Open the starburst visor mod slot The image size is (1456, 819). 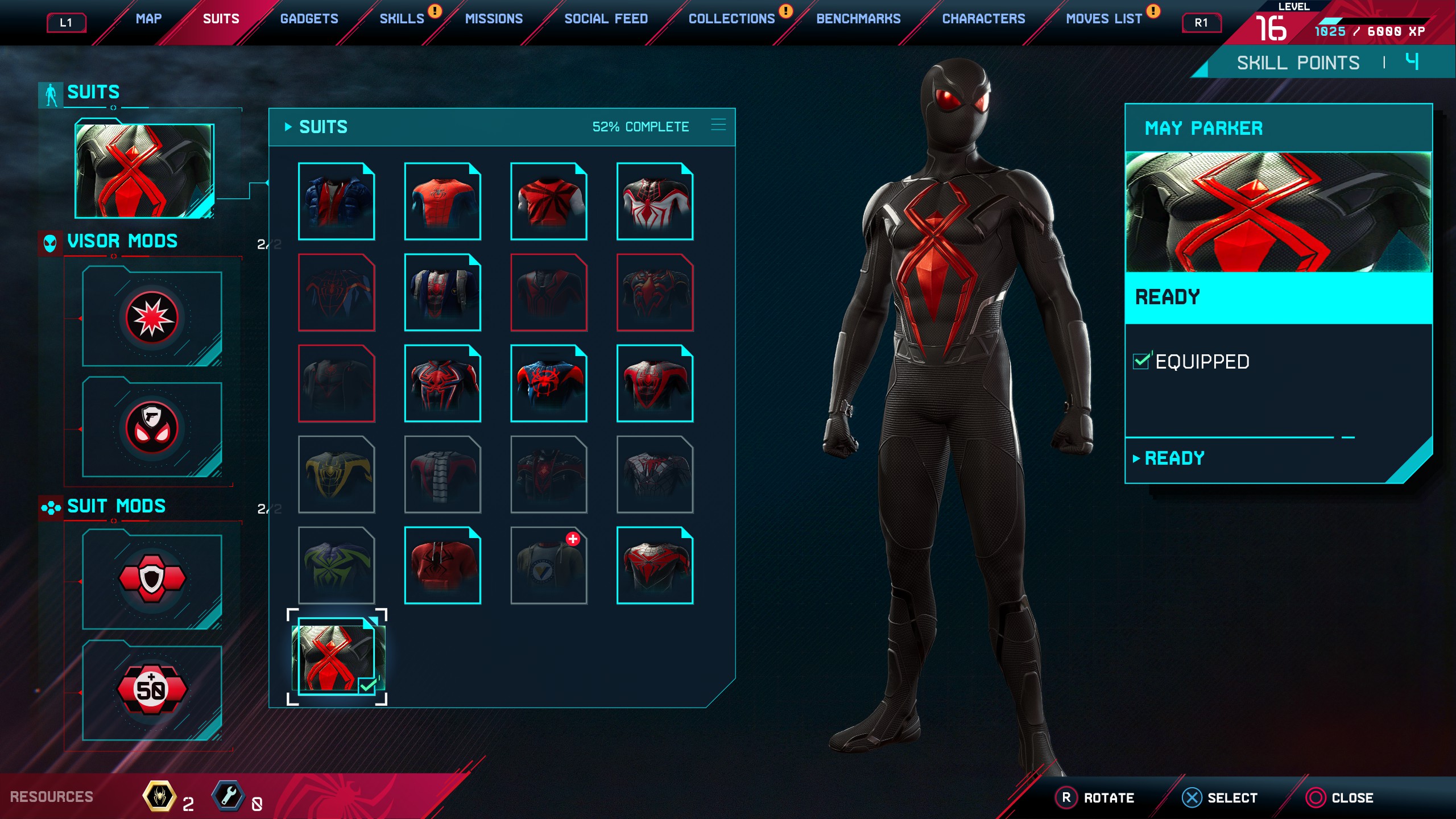(x=152, y=317)
